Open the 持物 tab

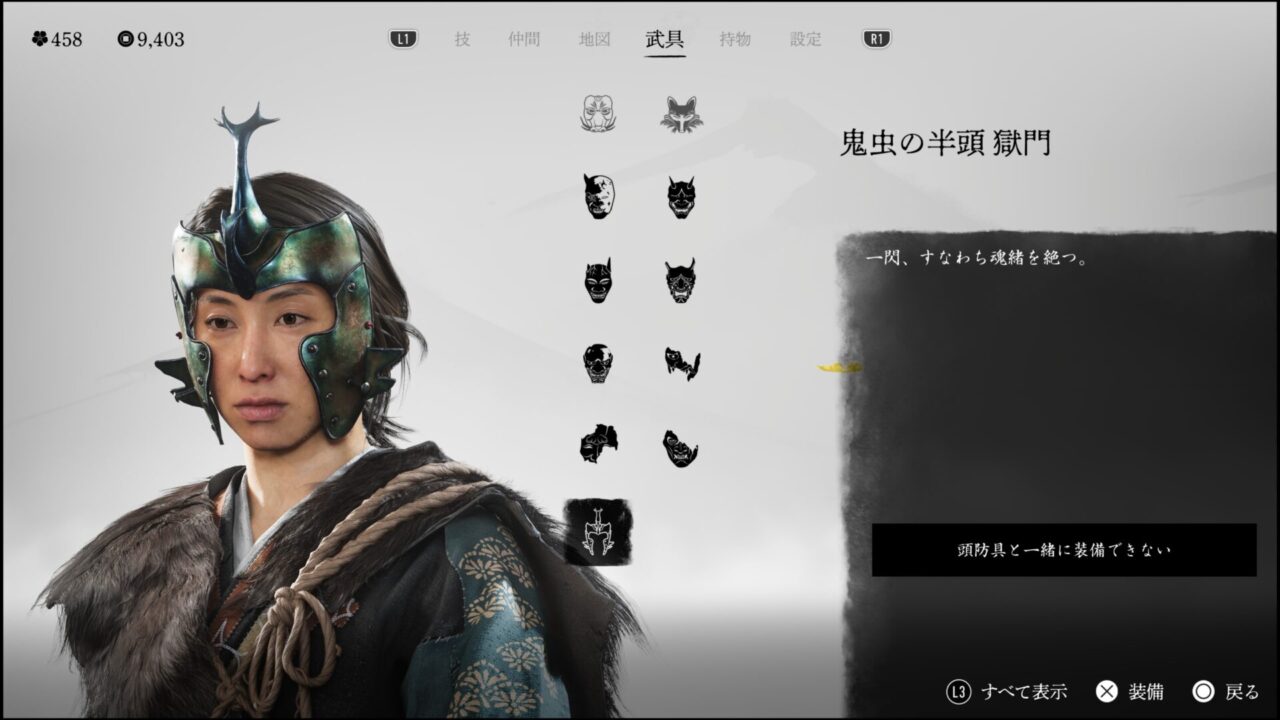click(x=735, y=40)
